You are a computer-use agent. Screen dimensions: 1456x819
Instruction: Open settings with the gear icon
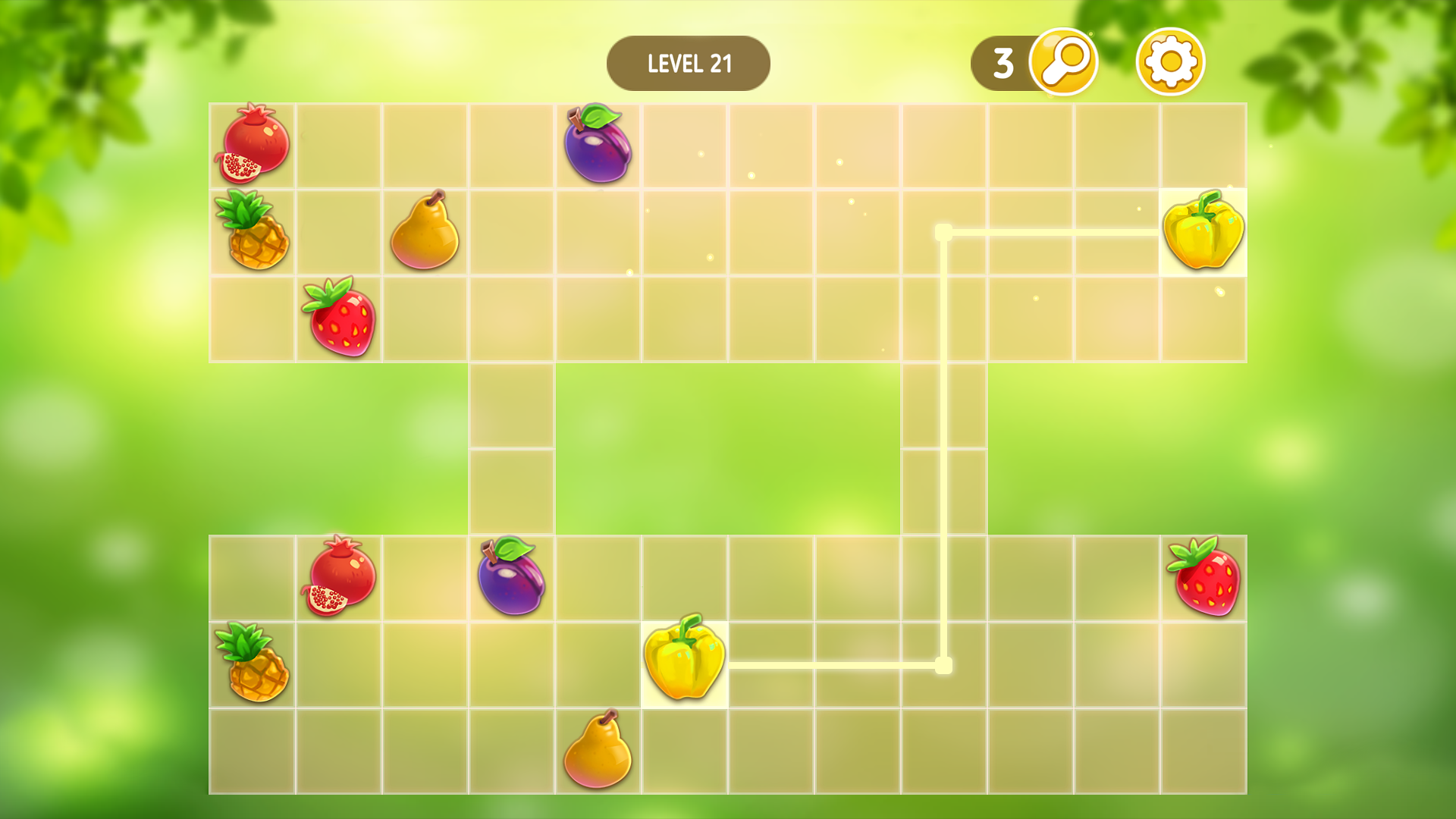coord(1170,62)
